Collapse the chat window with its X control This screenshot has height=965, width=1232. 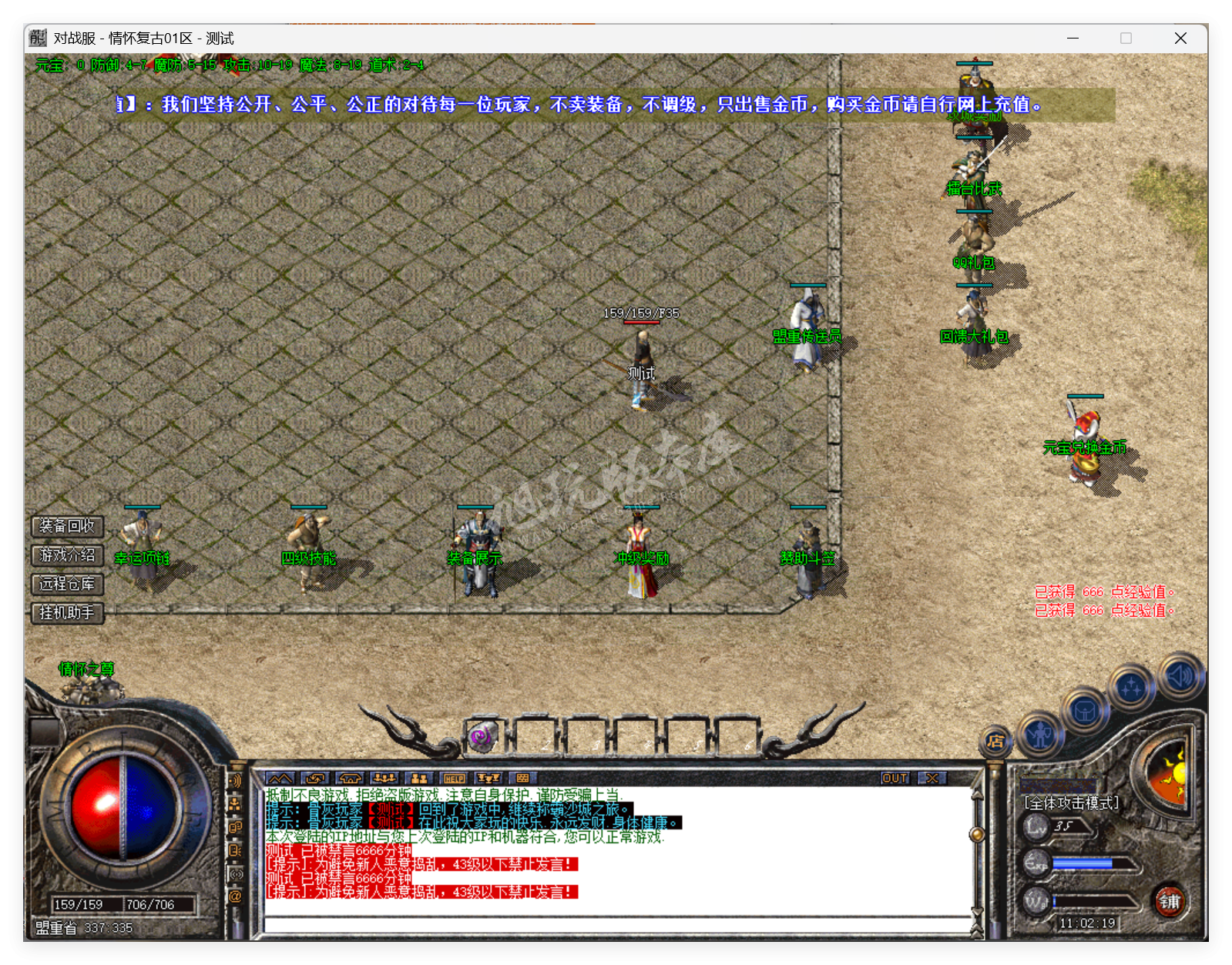coord(934,779)
